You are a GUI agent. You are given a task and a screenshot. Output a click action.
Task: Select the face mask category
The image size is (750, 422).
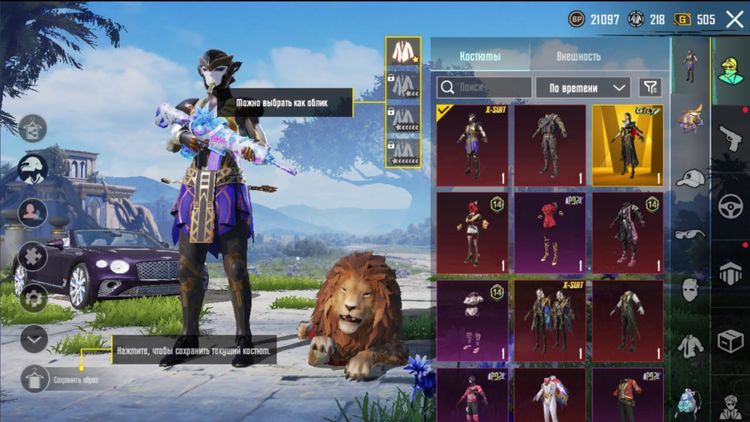tap(690, 289)
